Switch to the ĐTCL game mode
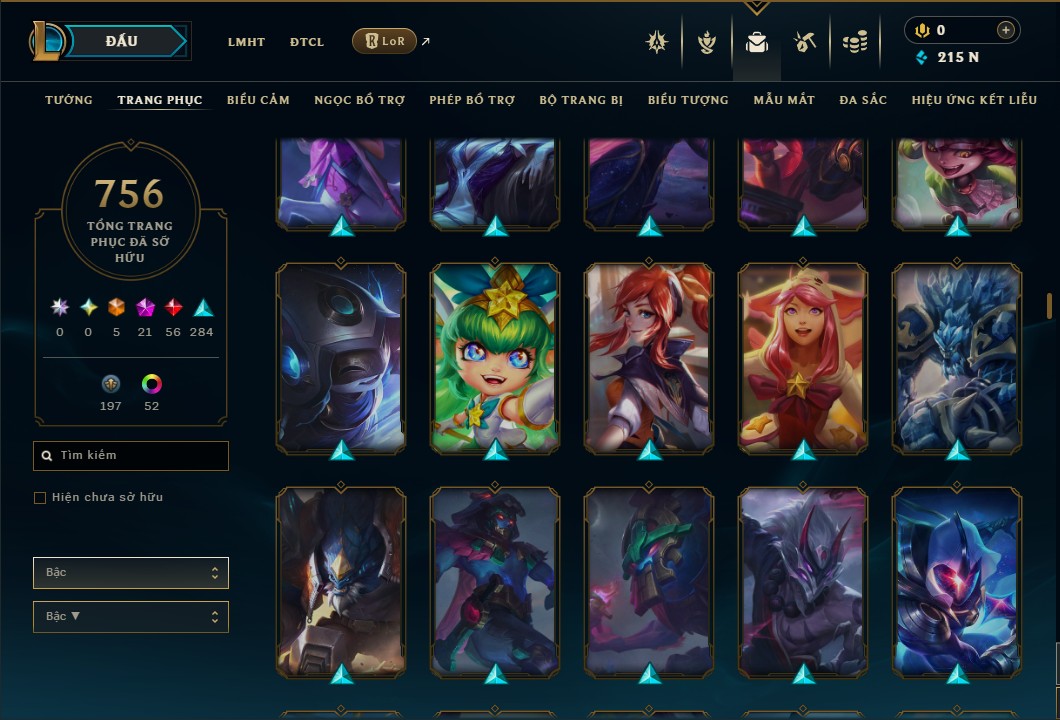This screenshot has height=720, width=1060. point(307,42)
